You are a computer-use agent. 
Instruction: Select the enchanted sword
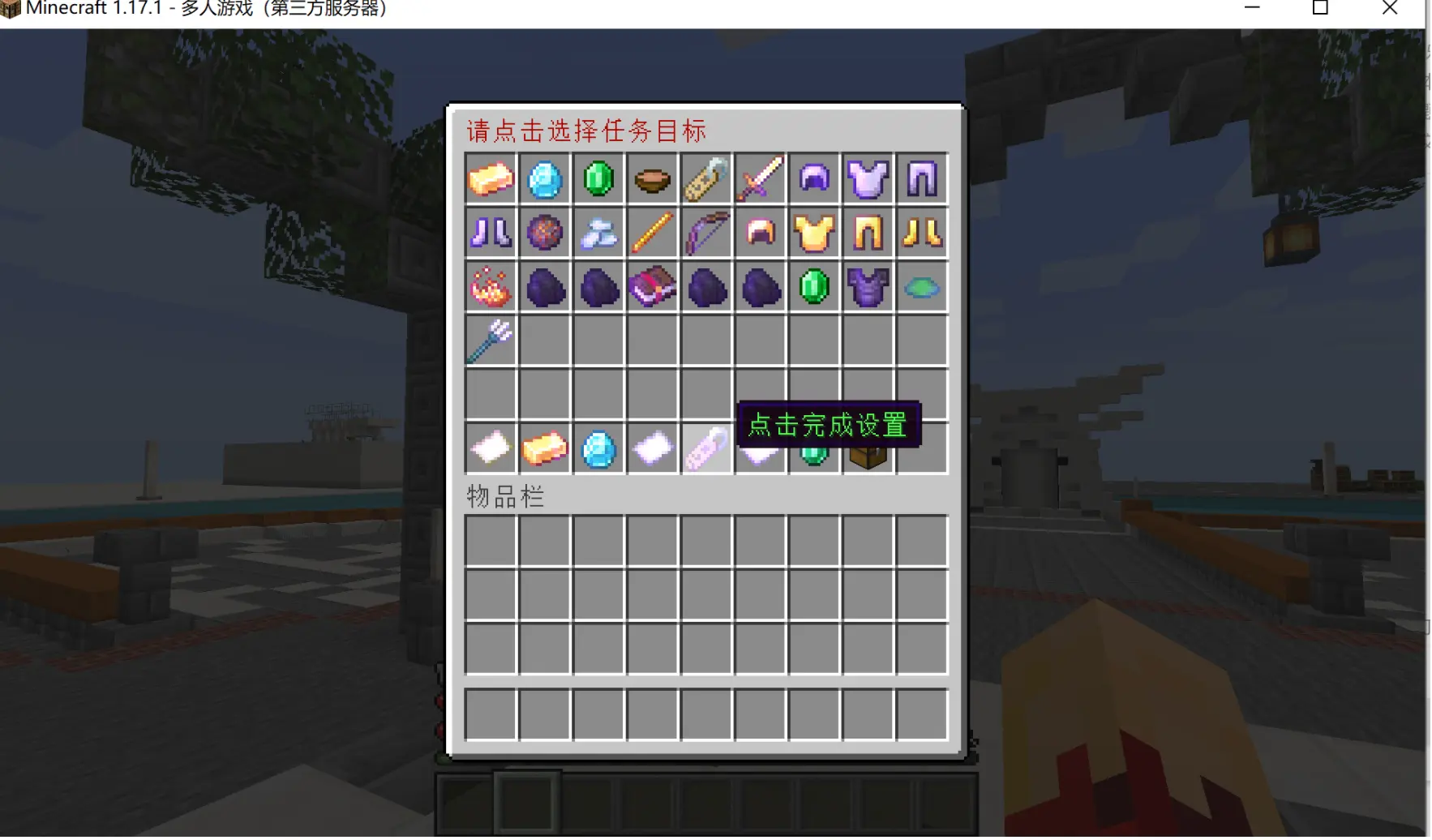[760, 179]
